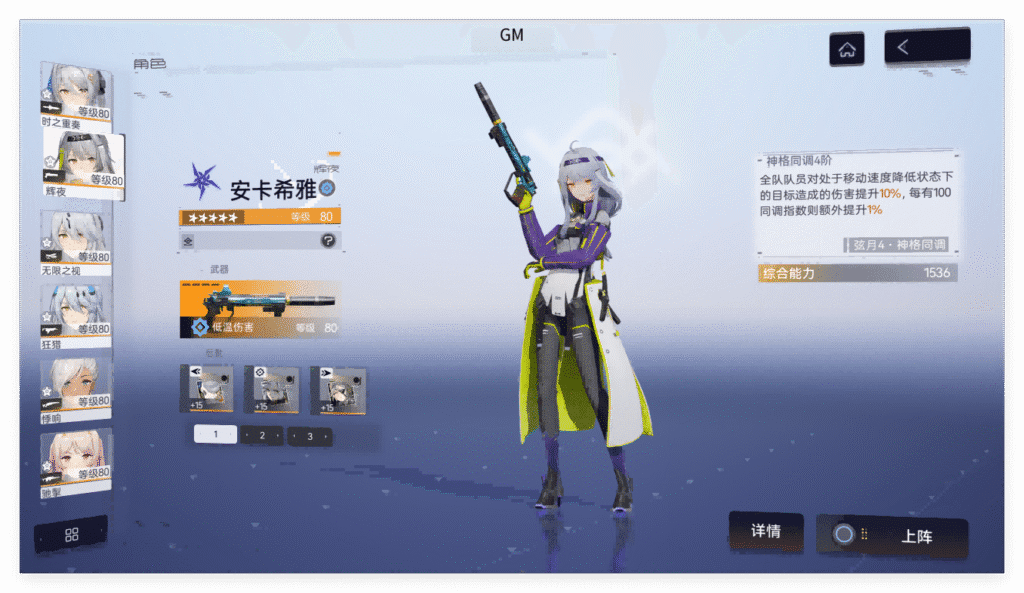The height and width of the screenshot is (593, 1024).
Task: Open the 详情 details button
Action: (x=765, y=532)
